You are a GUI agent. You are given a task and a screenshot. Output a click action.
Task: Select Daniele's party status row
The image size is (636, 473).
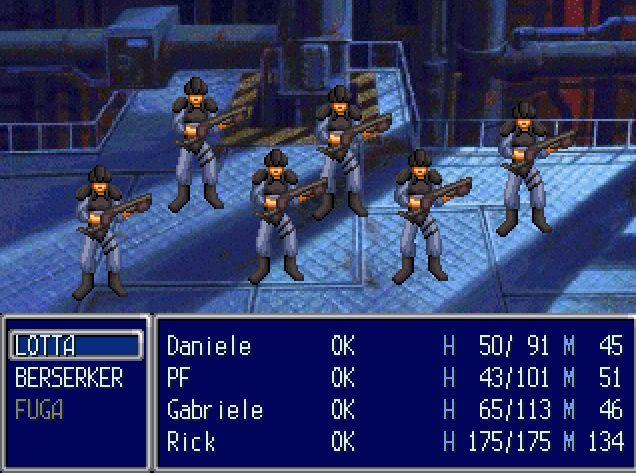pyautogui.click(x=395, y=346)
